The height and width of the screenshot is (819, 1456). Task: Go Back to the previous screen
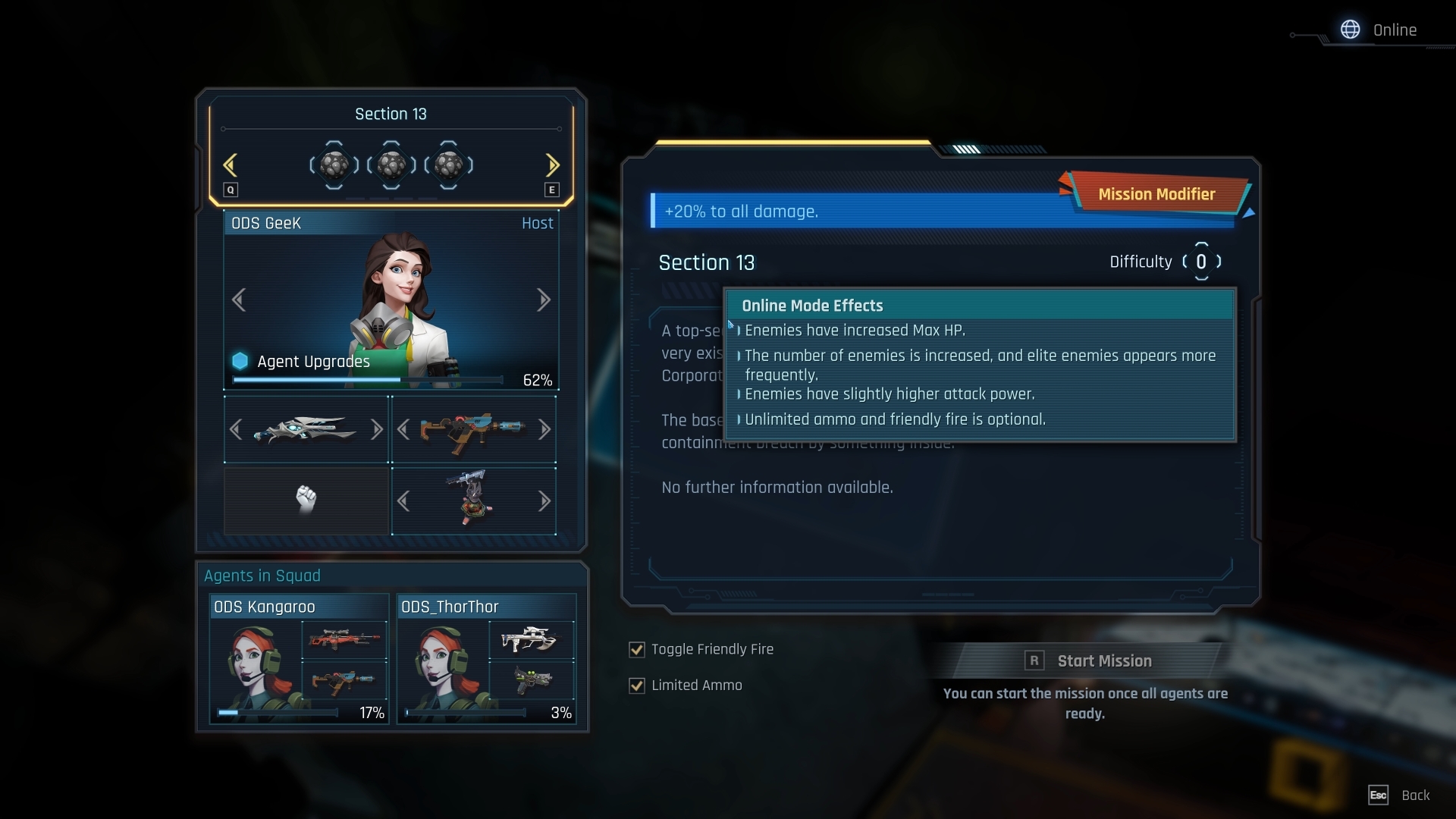click(x=1400, y=795)
